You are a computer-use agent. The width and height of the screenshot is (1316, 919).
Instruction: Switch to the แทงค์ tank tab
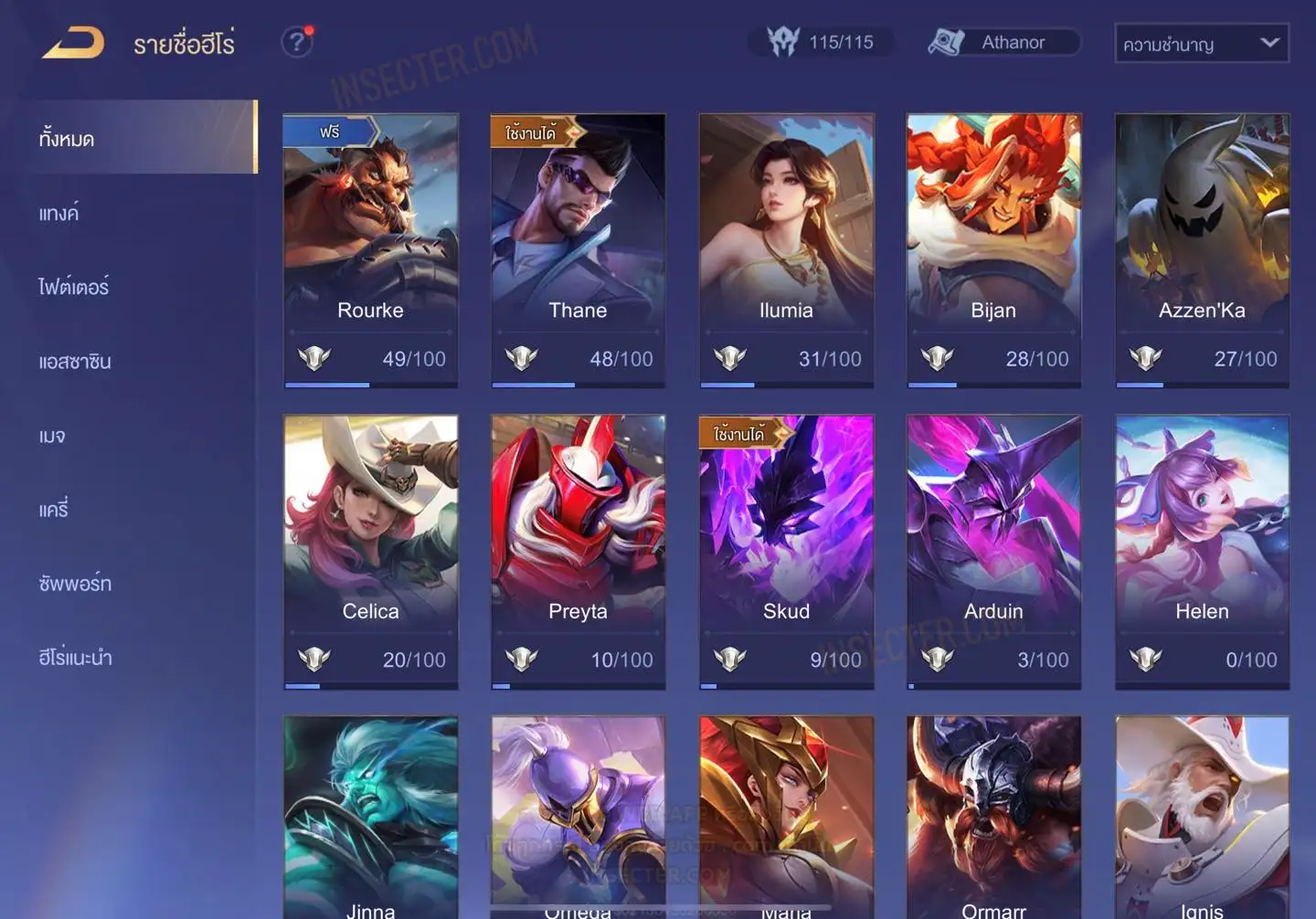click(60, 214)
